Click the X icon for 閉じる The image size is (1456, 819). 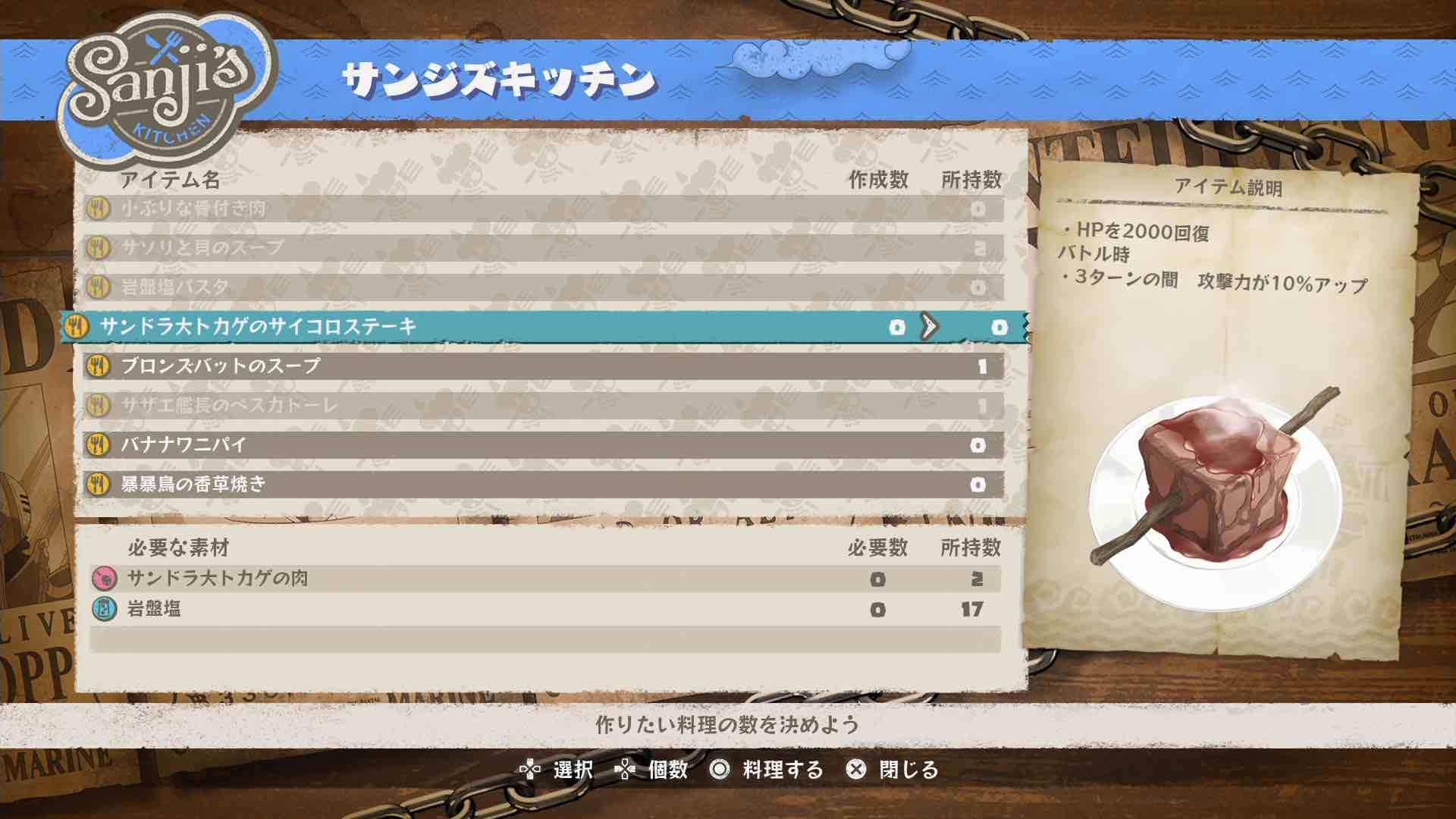[x=855, y=770]
